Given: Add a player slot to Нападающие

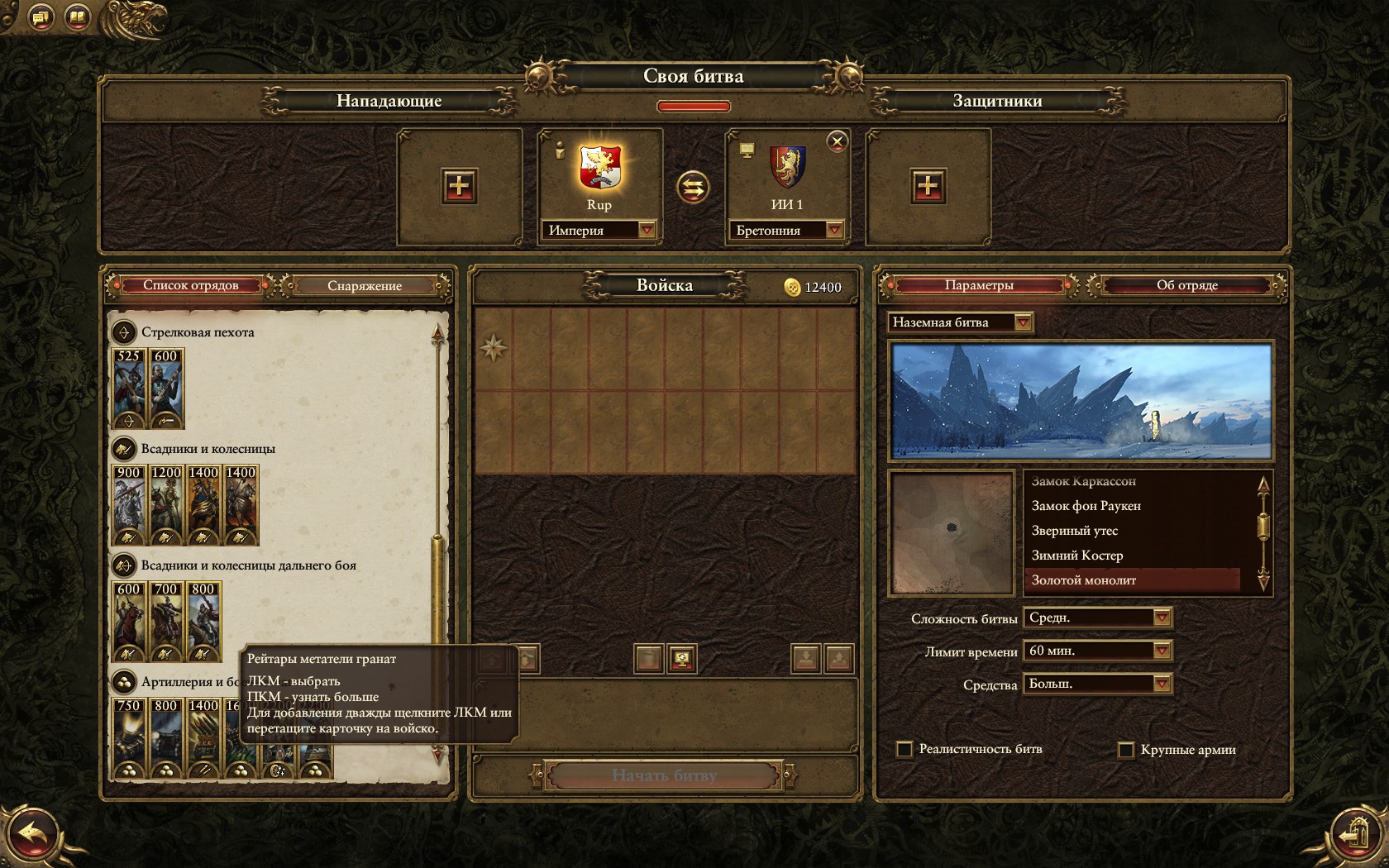Looking at the screenshot, I should pos(459,186).
